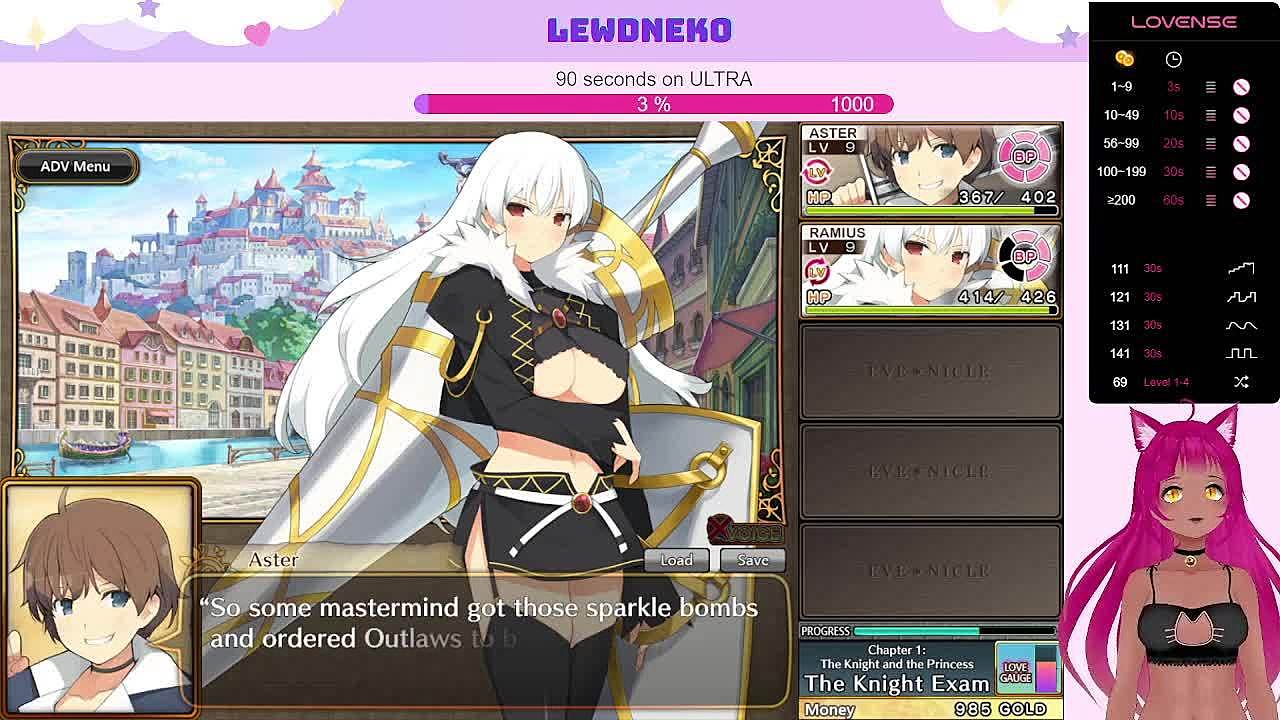
Task: Toggle the Voice button
Action: point(745,531)
